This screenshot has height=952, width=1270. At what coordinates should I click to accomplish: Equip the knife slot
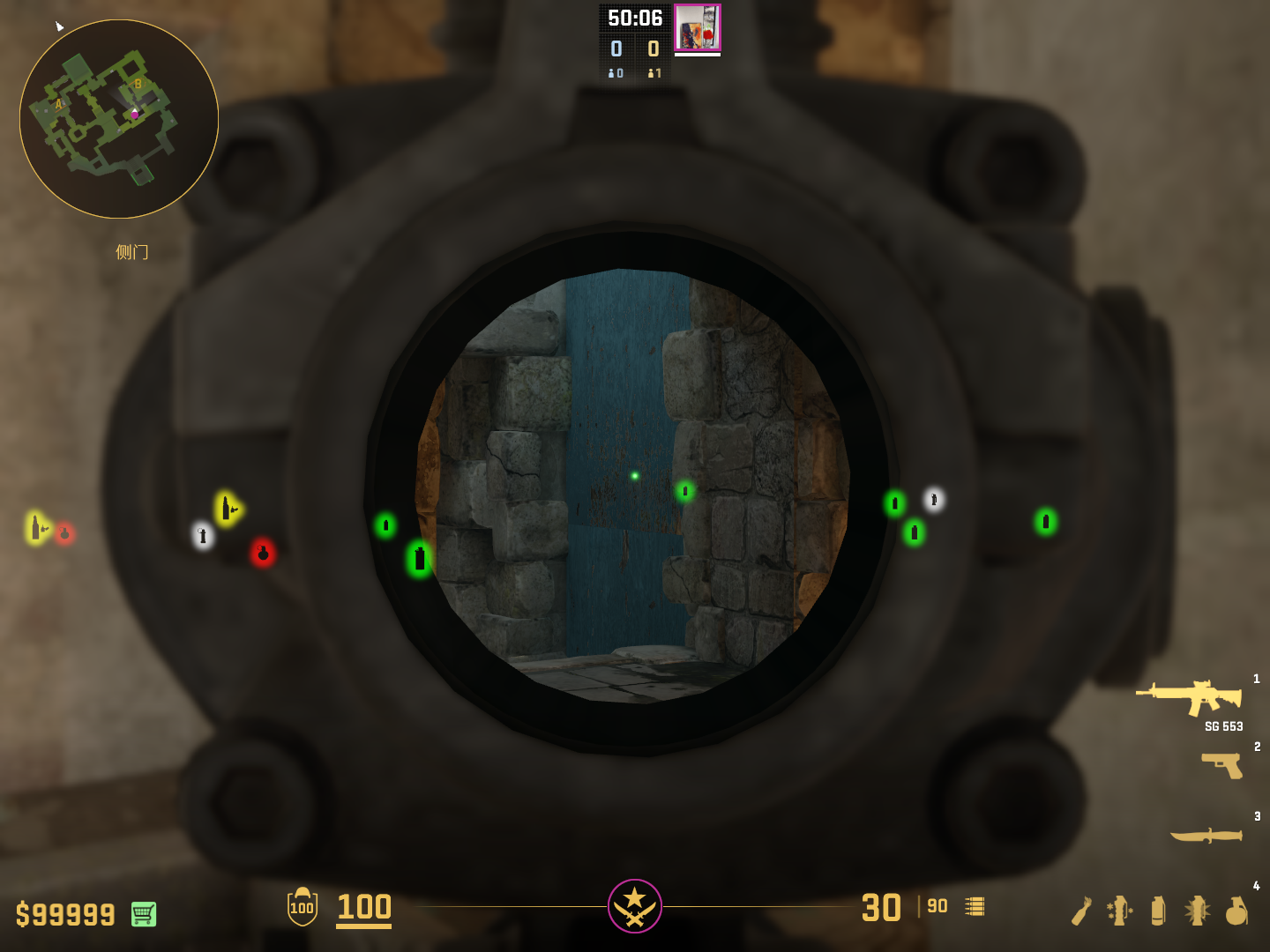click(1206, 835)
